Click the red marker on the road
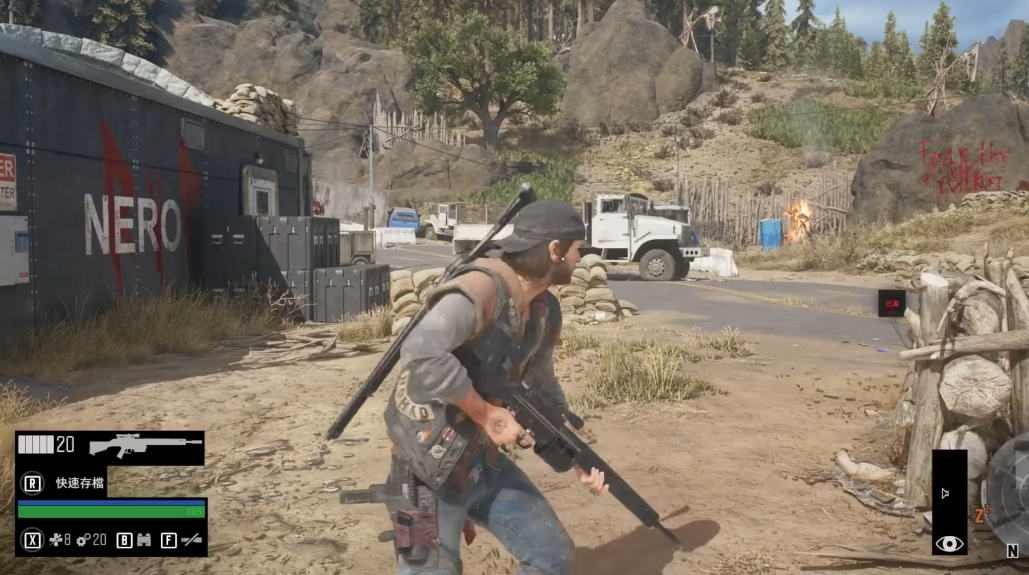Image resolution: width=1029 pixels, height=575 pixels. pyautogui.click(x=891, y=302)
